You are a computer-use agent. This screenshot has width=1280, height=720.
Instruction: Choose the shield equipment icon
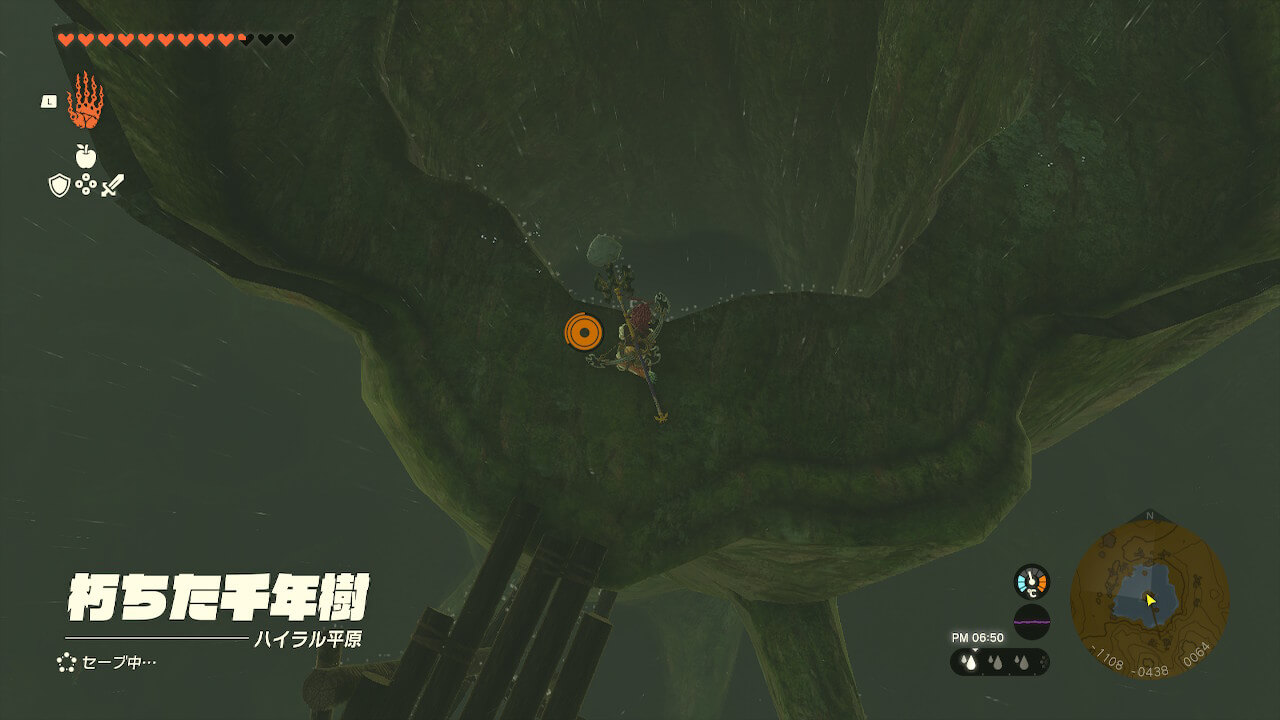[59, 185]
